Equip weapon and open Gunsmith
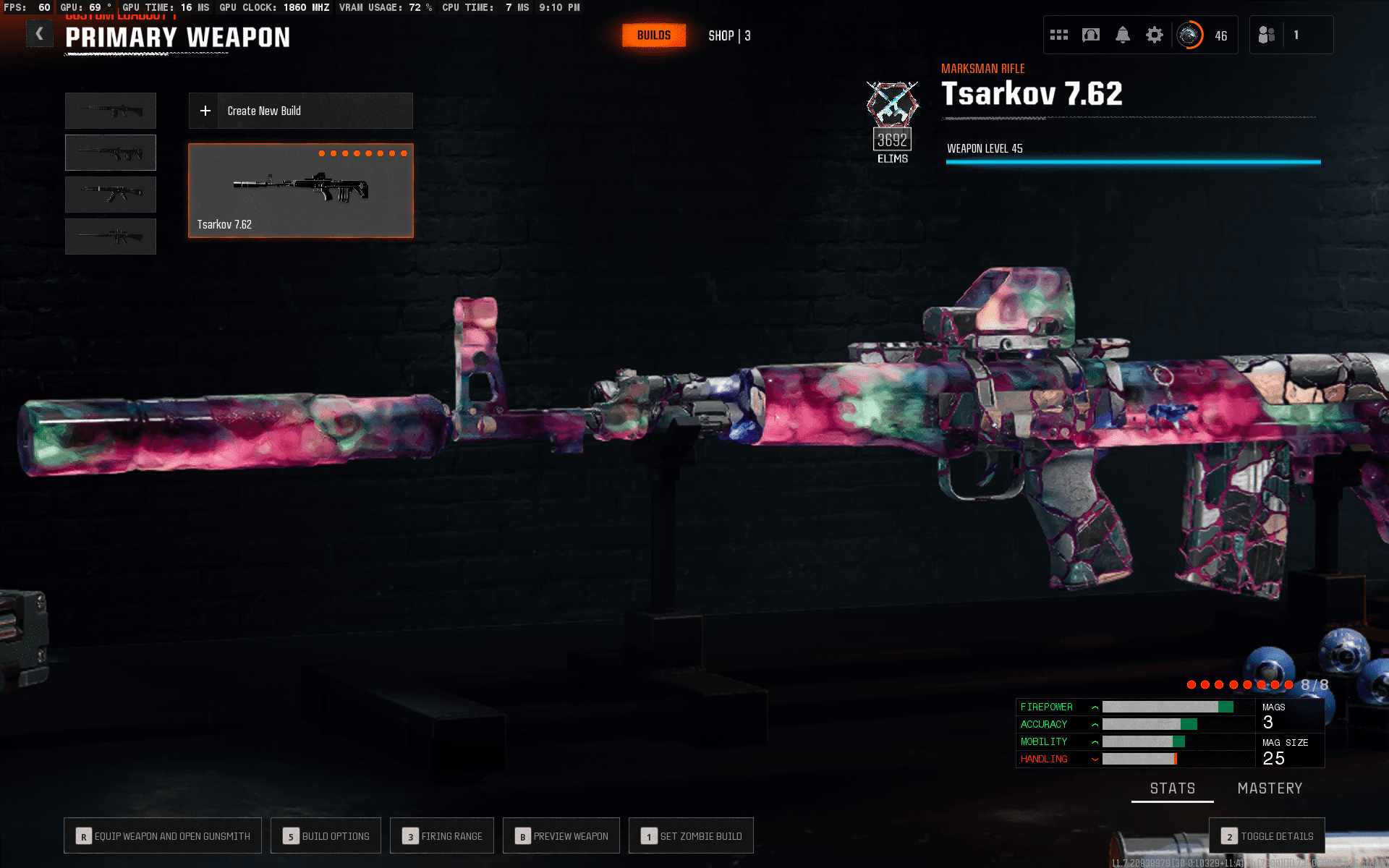 (x=163, y=836)
